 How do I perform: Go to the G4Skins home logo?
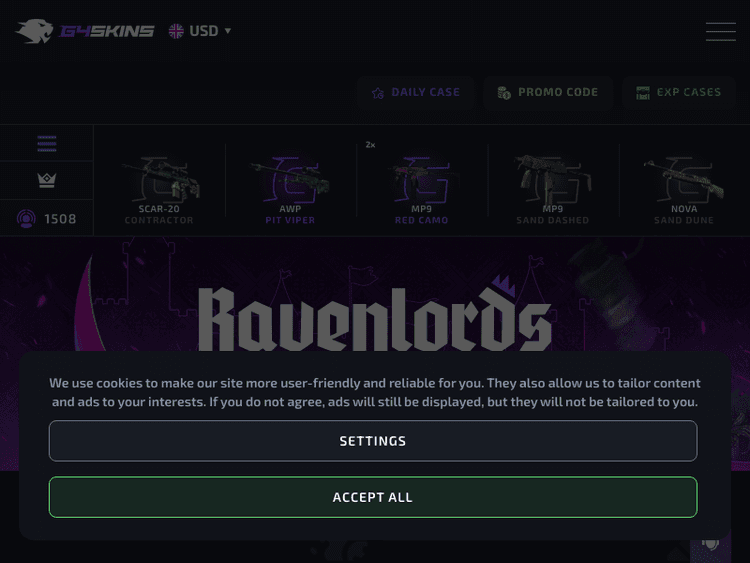coord(85,31)
